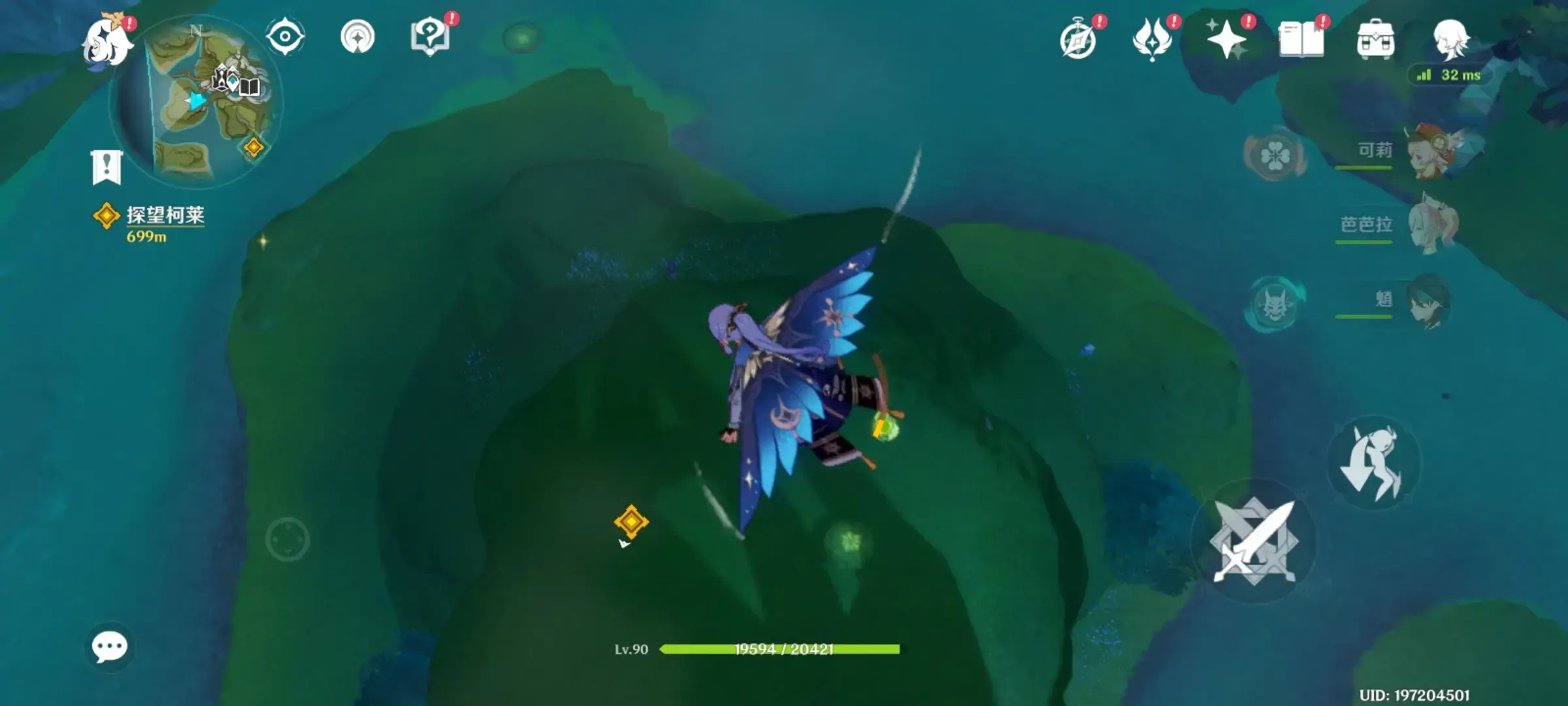Open the Paimon menu
This screenshot has height=706, width=1568.
[x=106, y=42]
